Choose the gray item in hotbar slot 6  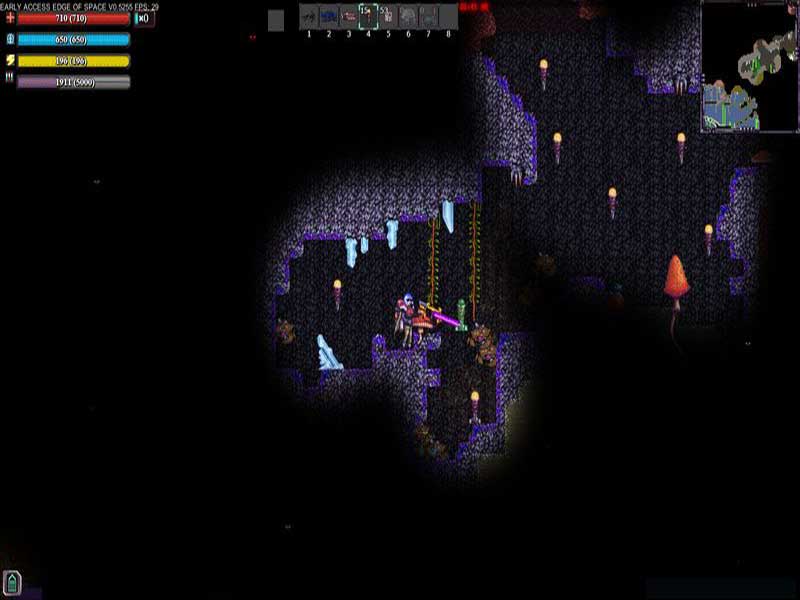408,16
